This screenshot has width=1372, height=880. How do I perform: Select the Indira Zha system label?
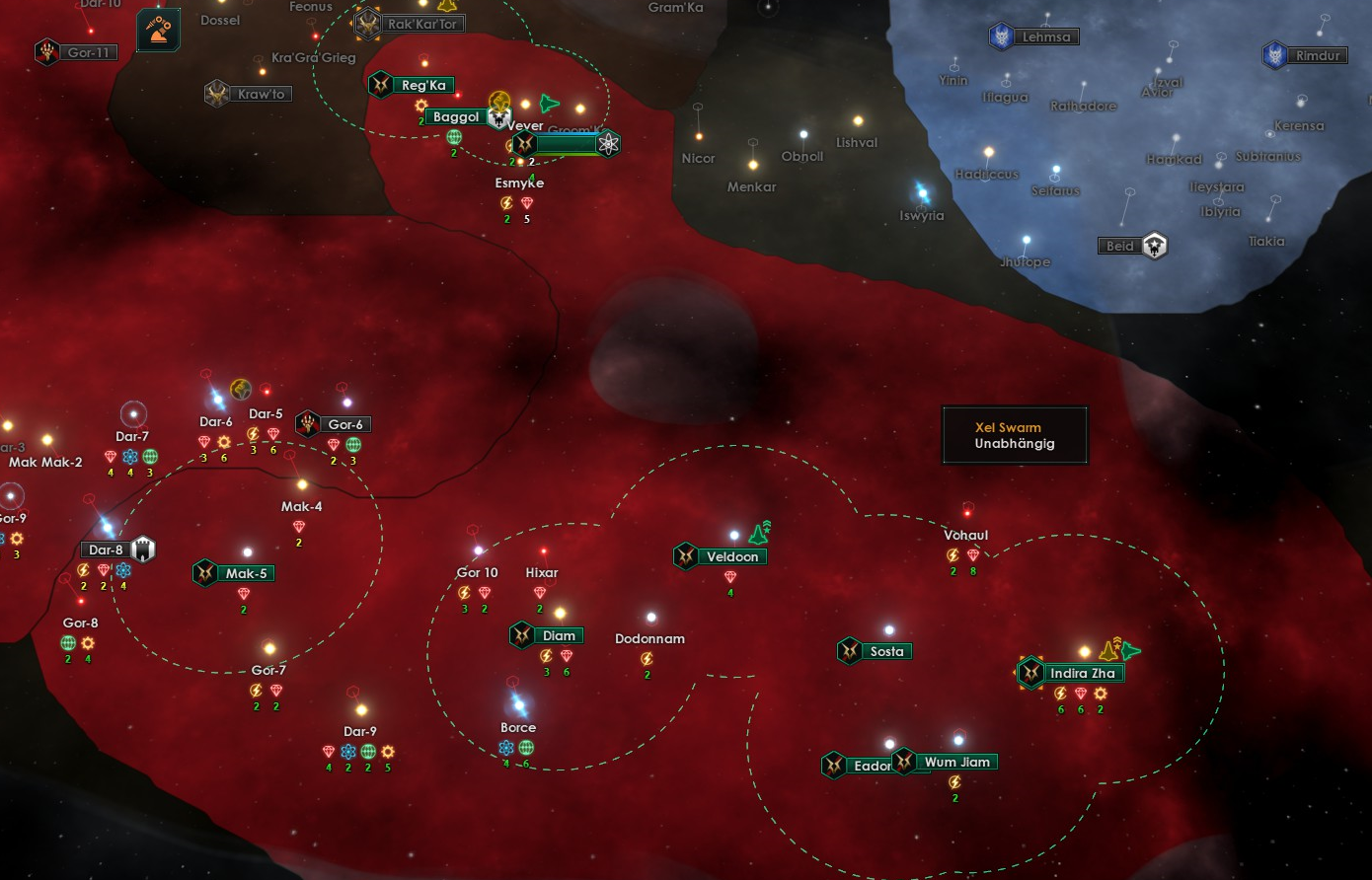coord(1082,674)
